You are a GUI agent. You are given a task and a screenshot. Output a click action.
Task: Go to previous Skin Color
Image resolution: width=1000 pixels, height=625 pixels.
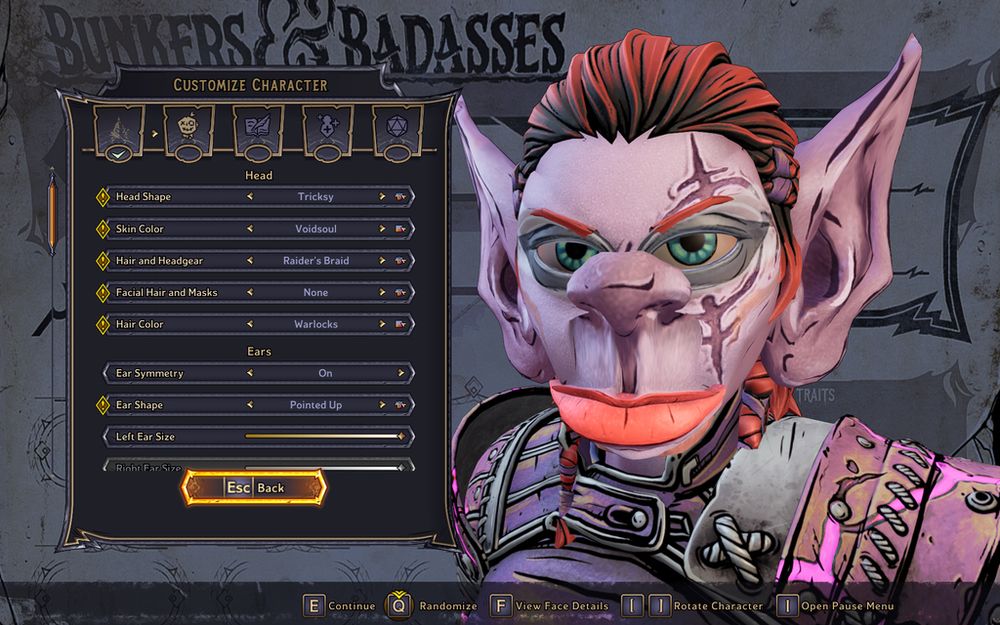click(250, 229)
